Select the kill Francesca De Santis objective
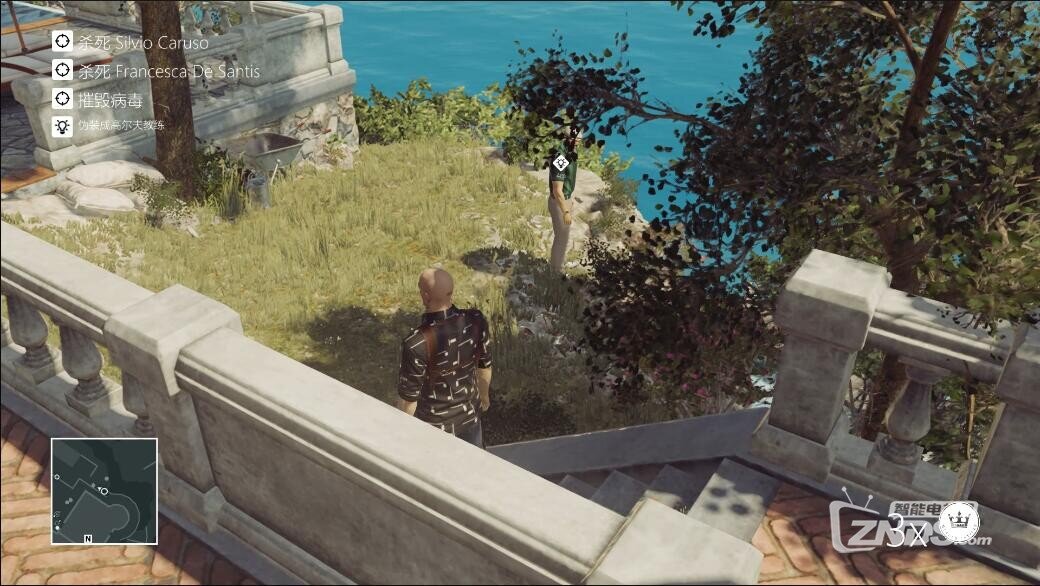 click(x=168, y=71)
